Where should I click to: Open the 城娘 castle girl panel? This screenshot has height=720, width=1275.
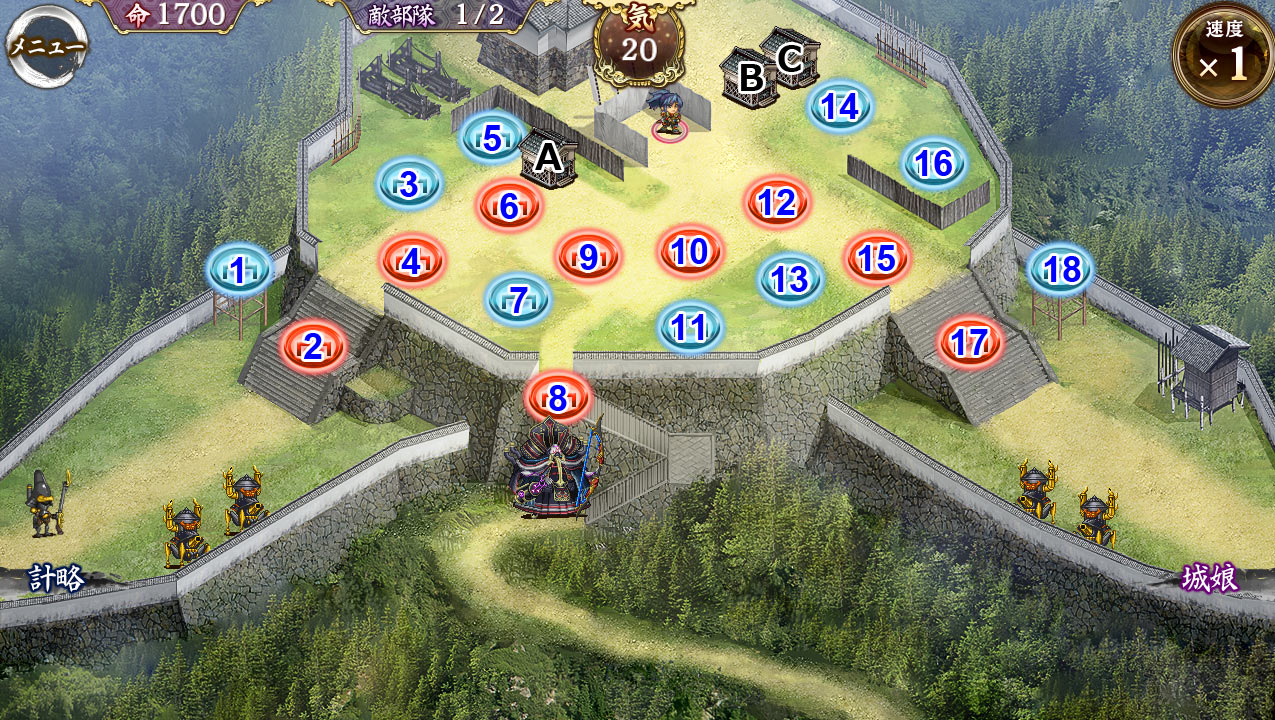[x=1210, y=578]
